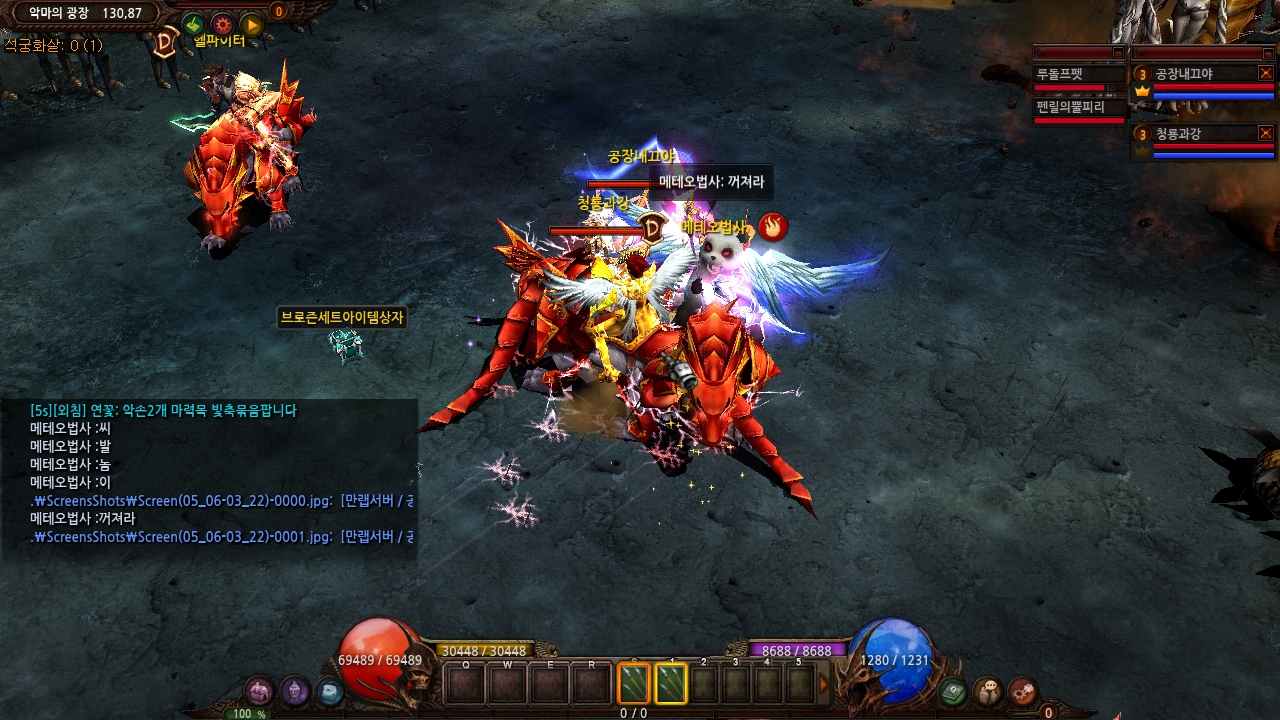Open the pink treasure chest icon
The width and height of the screenshot is (1280, 720).
coord(259,691)
